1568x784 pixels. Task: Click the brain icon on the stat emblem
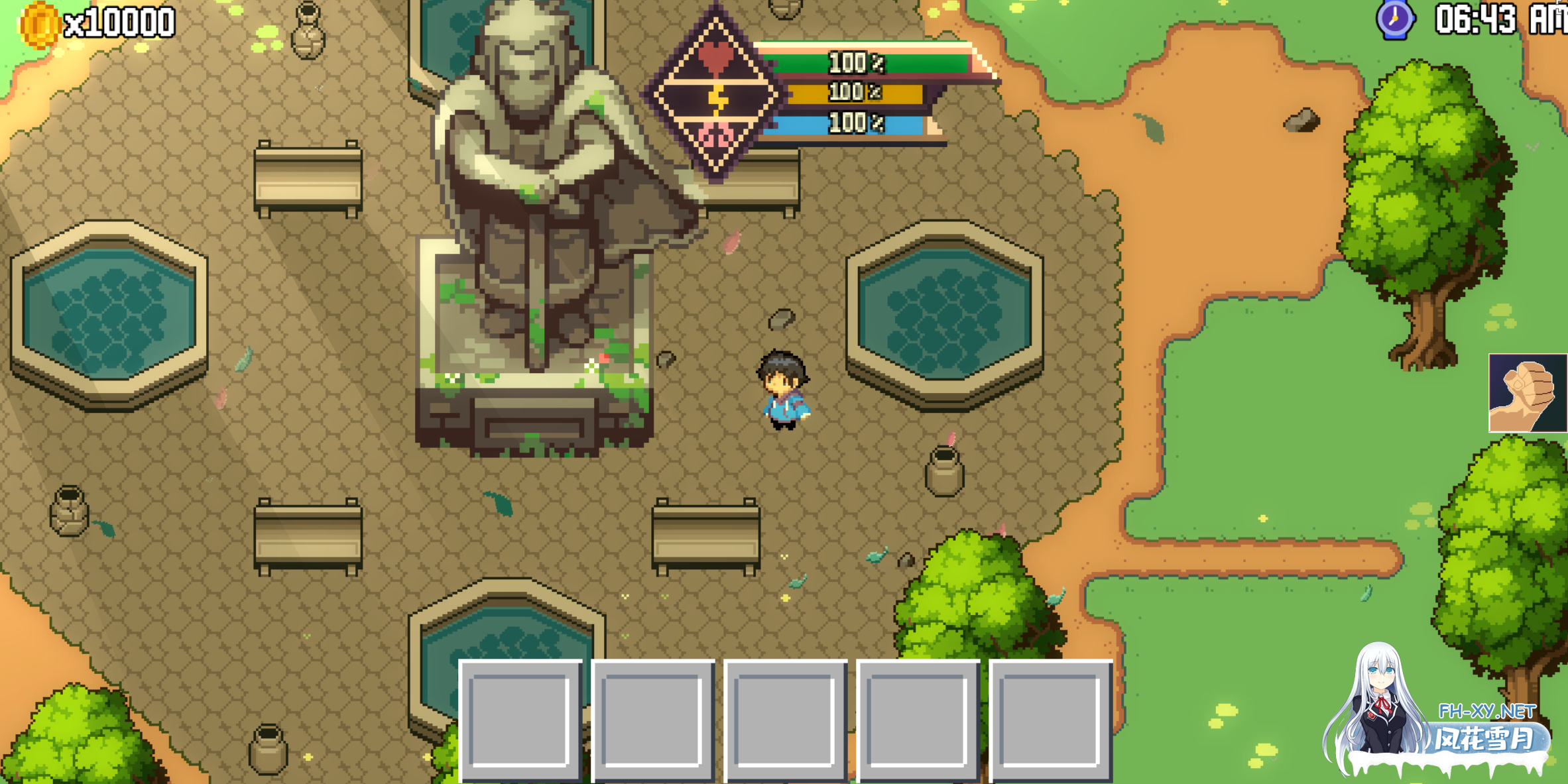pyautogui.click(x=717, y=137)
